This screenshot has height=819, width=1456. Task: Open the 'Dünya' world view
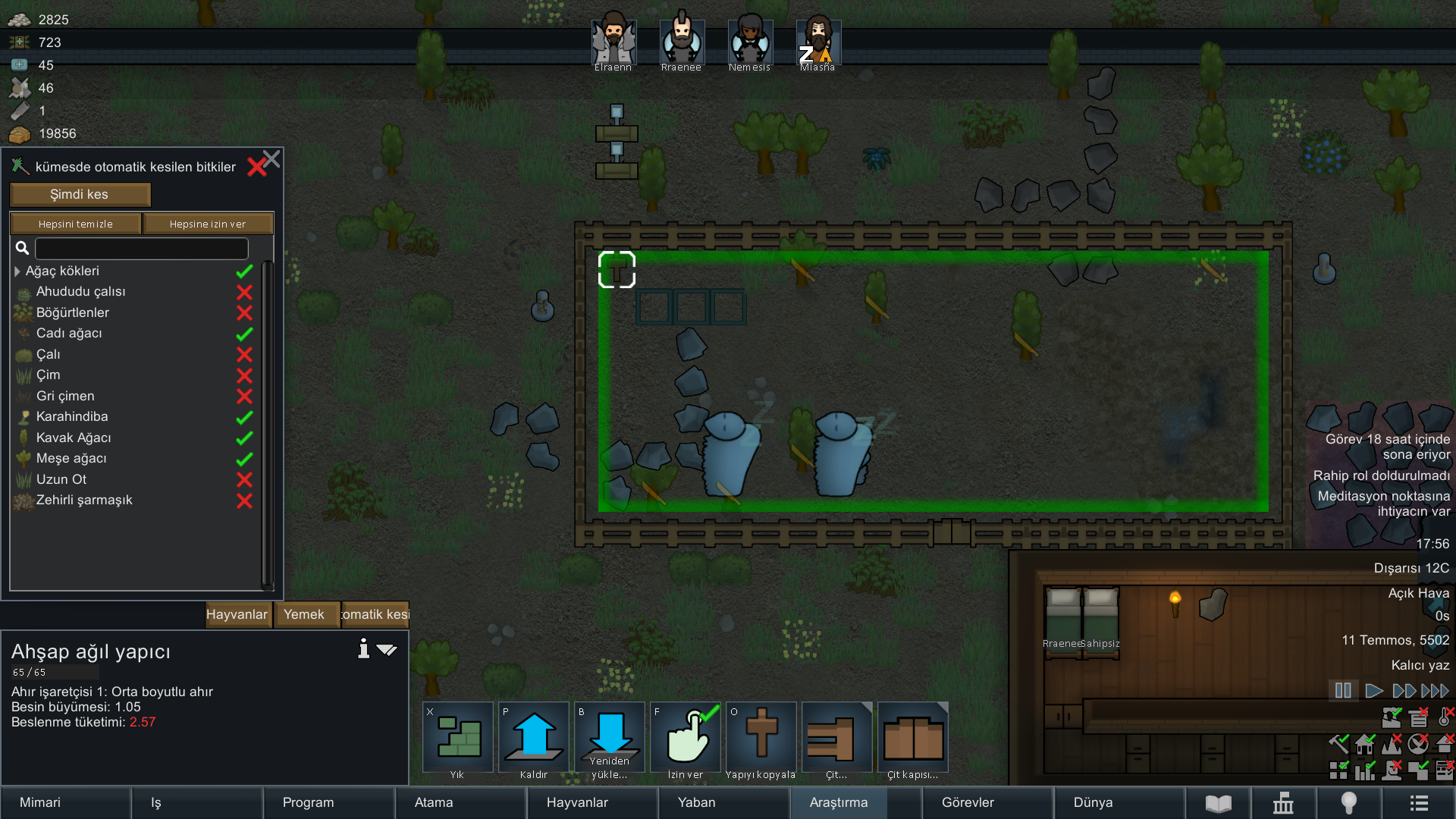pos(1093,802)
